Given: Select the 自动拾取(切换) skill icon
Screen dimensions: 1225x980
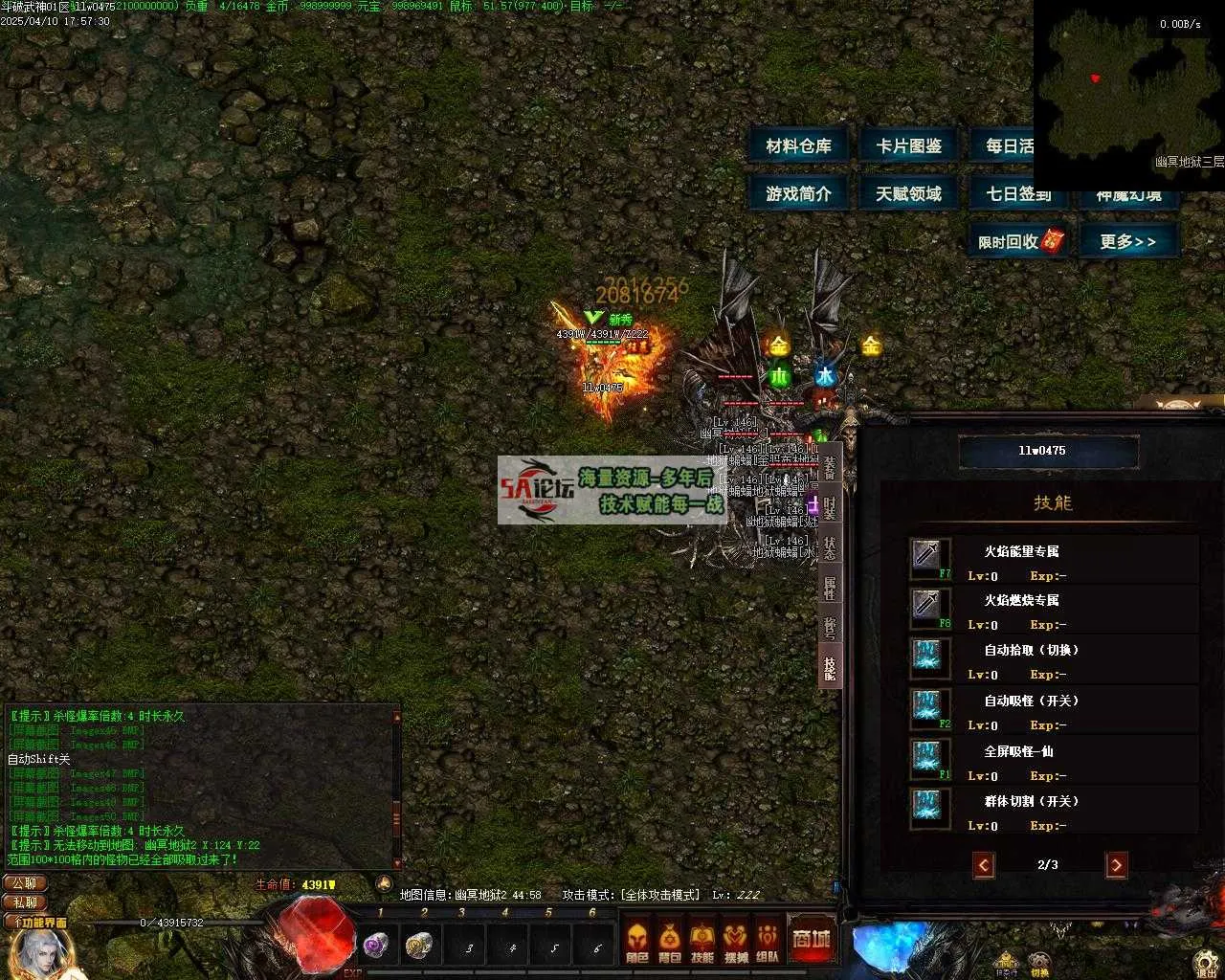Looking at the screenshot, I should pos(929,657).
